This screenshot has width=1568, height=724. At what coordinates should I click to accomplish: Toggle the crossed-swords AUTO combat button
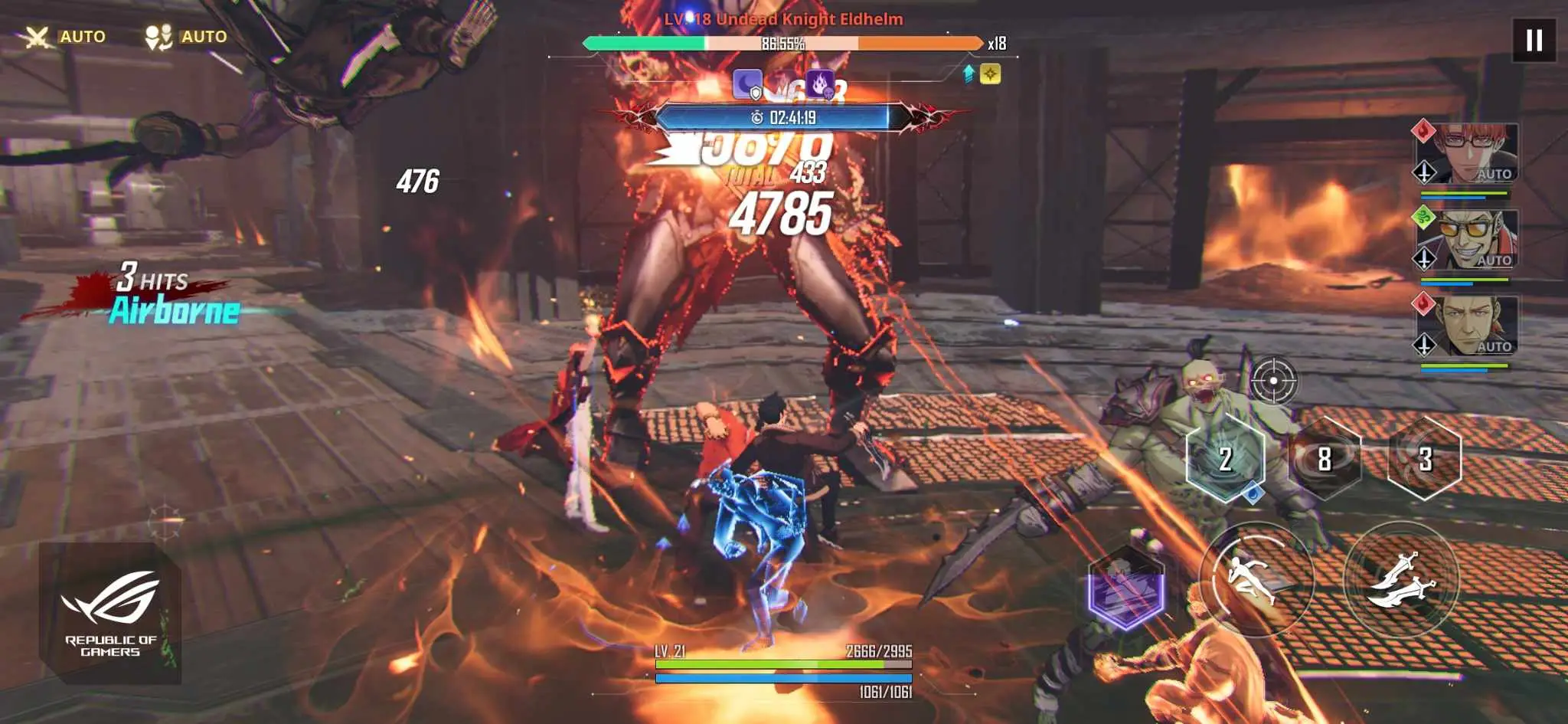[x=64, y=36]
